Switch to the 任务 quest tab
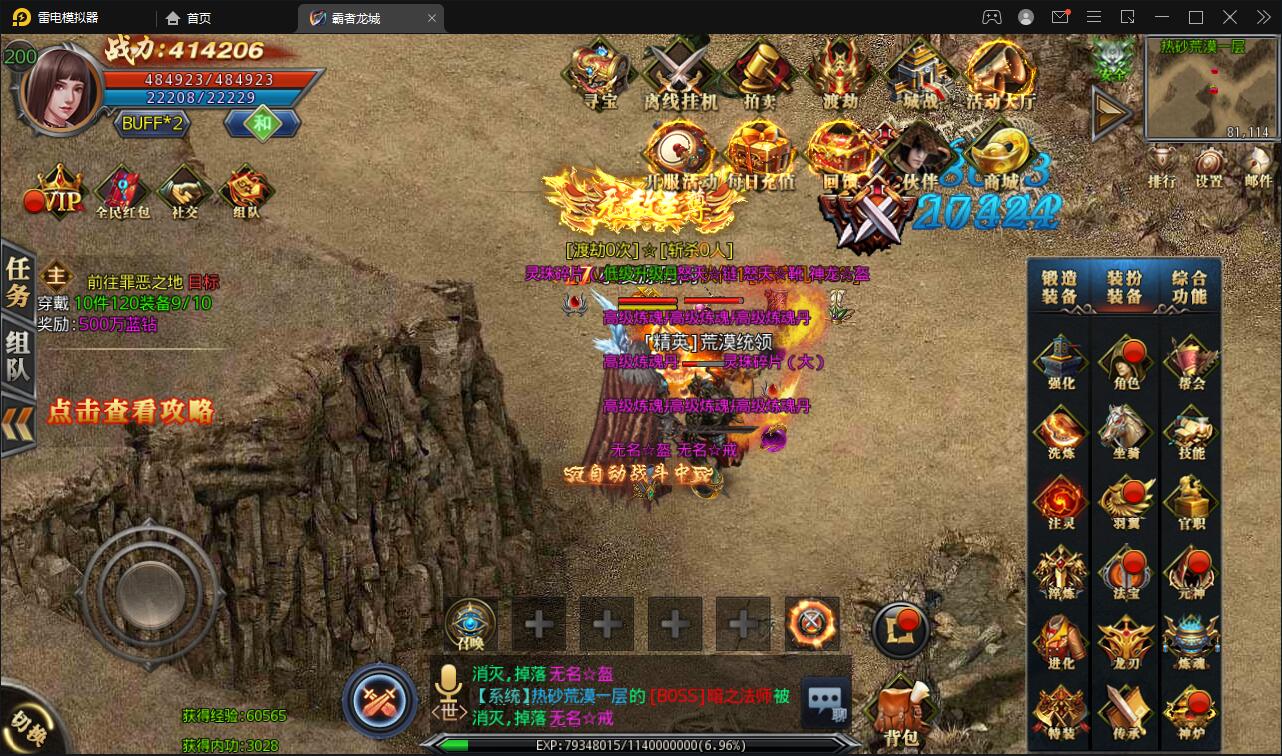 point(19,281)
